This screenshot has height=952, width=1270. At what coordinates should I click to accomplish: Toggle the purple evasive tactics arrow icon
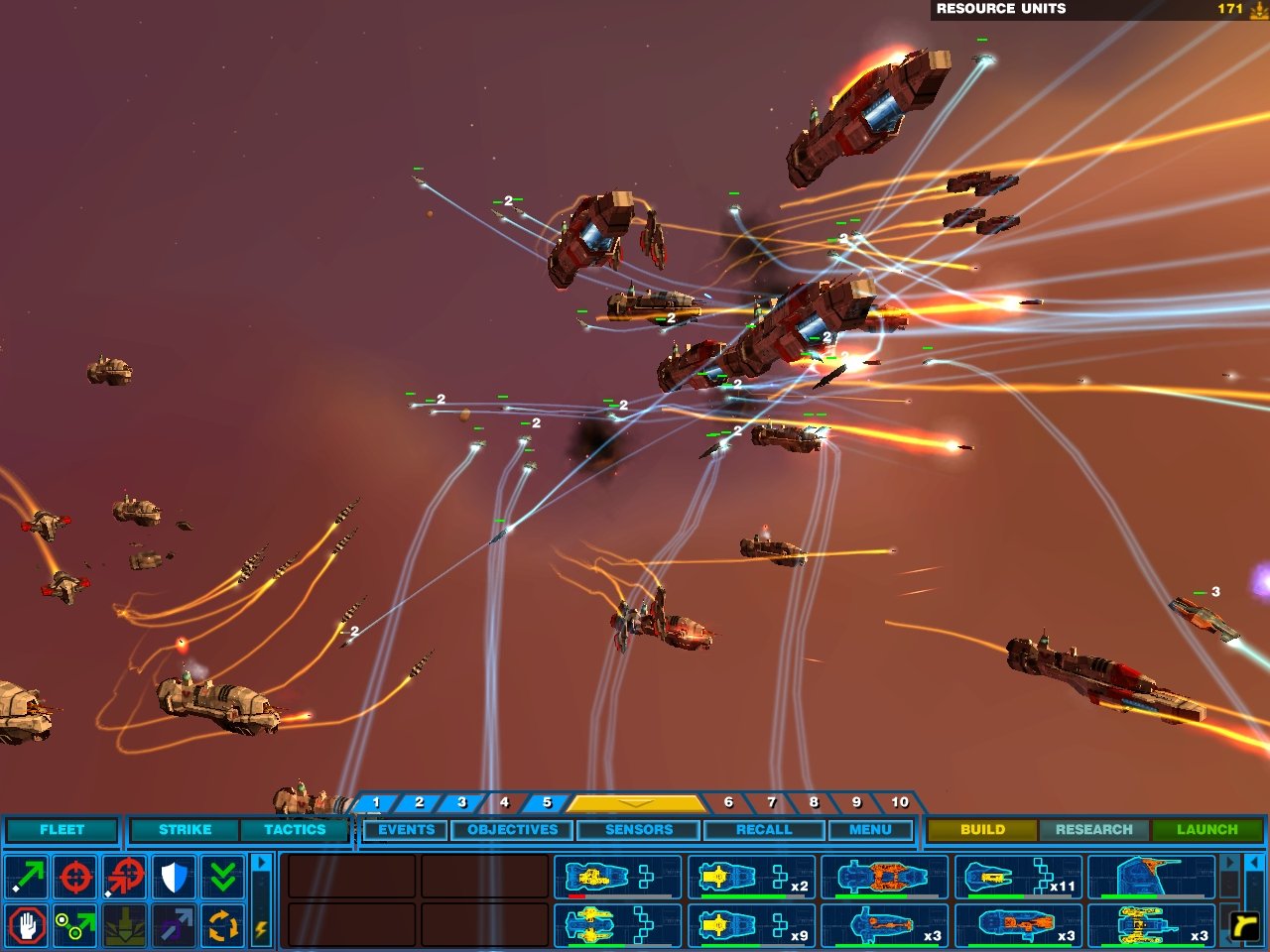pyautogui.click(x=168, y=934)
